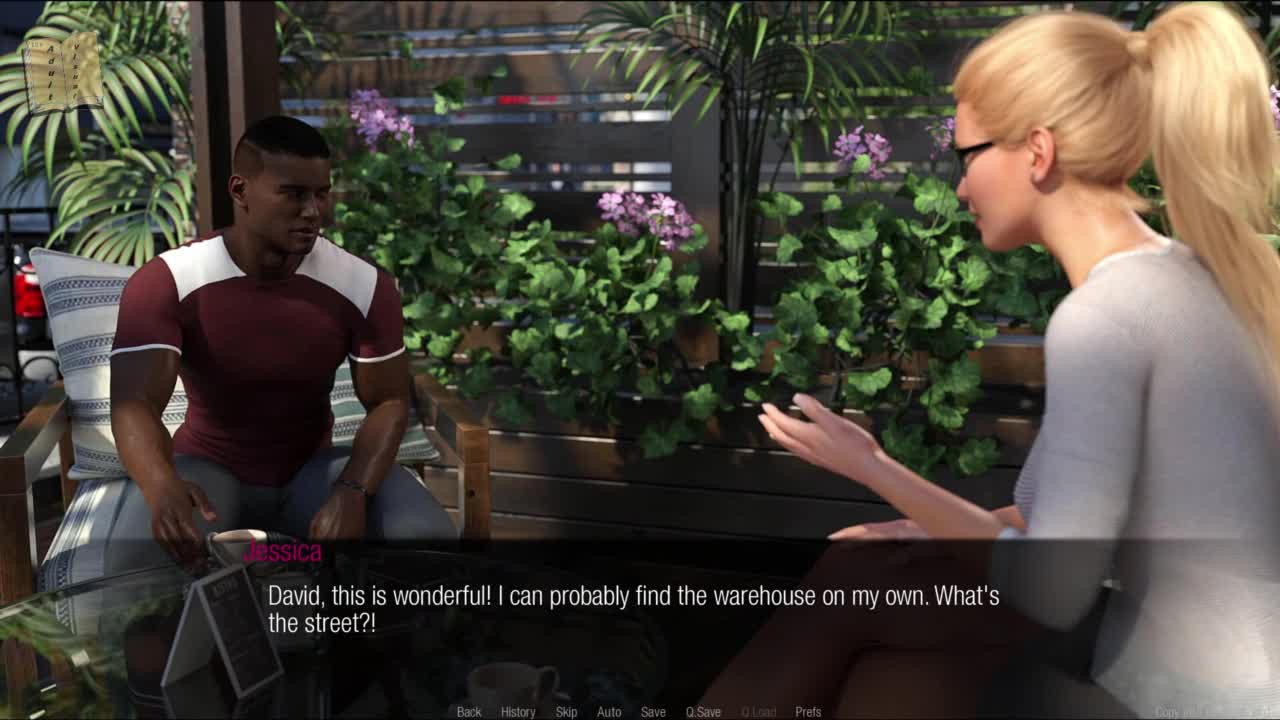Advance Jessica's dialogue text box
This screenshot has width=1280, height=720.
[640, 610]
